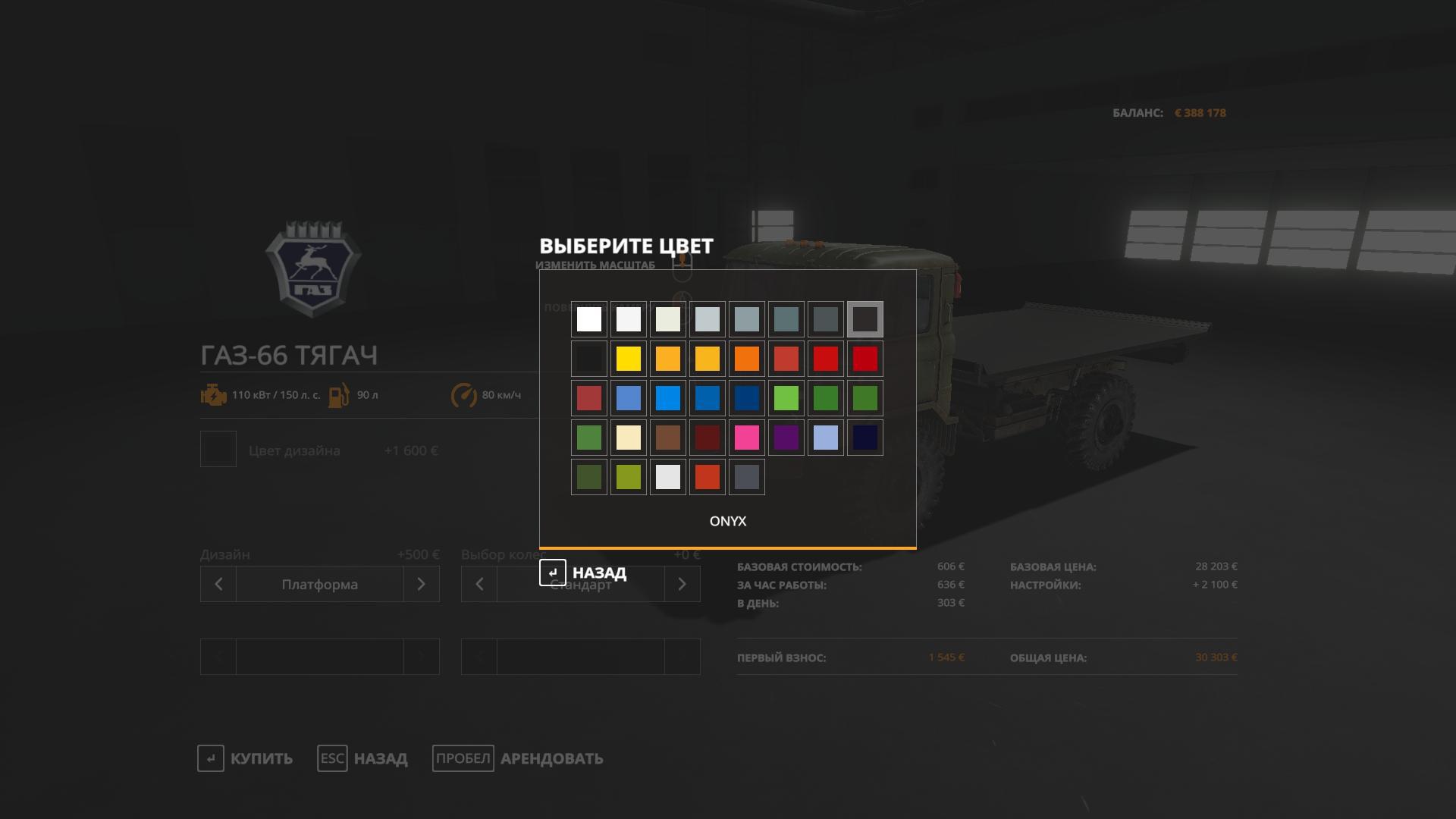The height and width of the screenshot is (819, 1456).
Task: Select the purple color swatch
Action: 786,438
